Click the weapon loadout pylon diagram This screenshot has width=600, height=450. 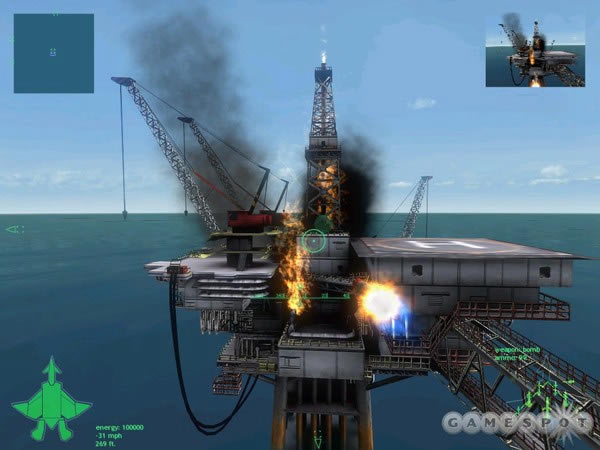[546, 393]
